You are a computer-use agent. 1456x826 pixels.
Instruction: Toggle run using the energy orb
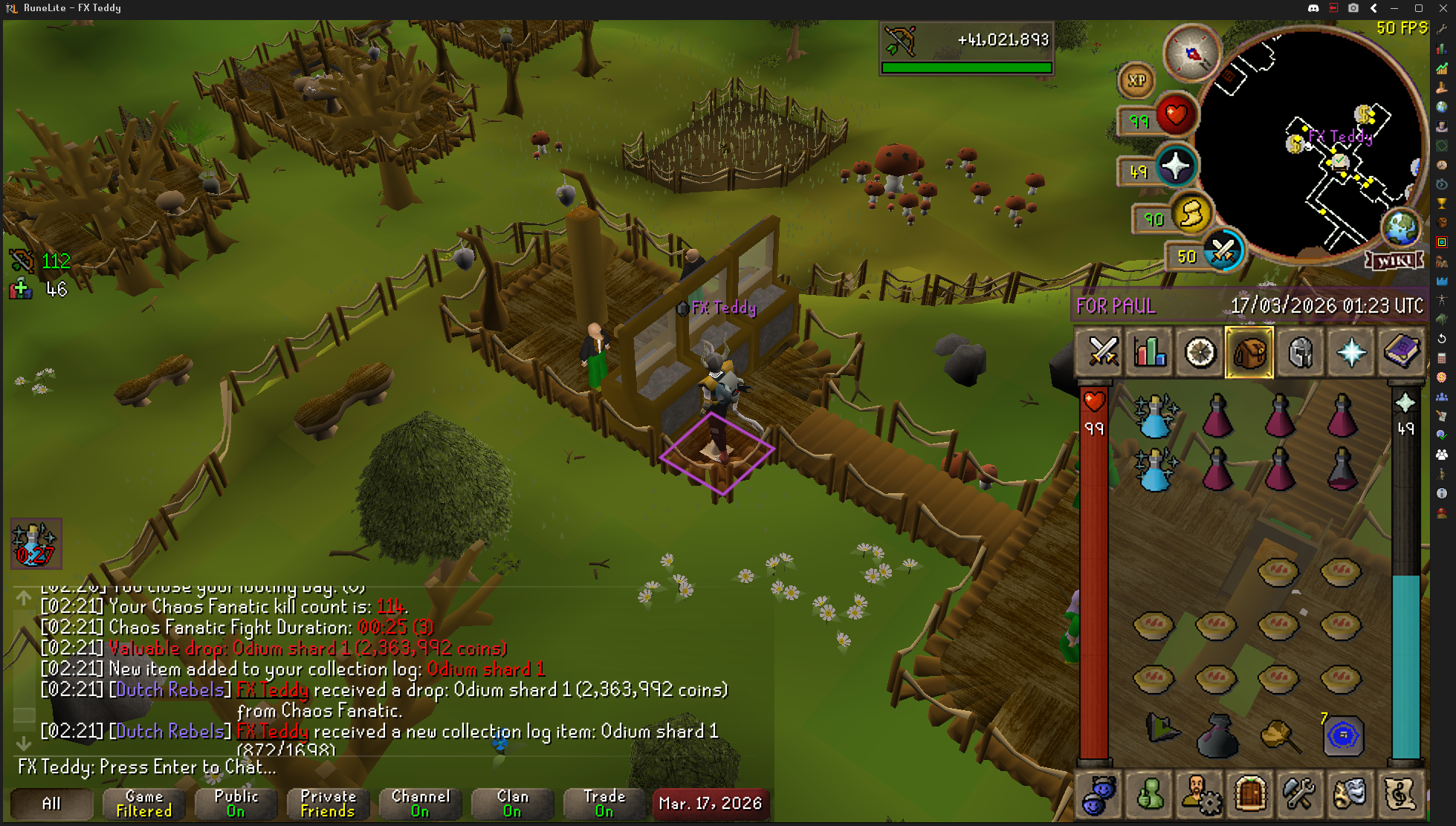tap(1191, 215)
